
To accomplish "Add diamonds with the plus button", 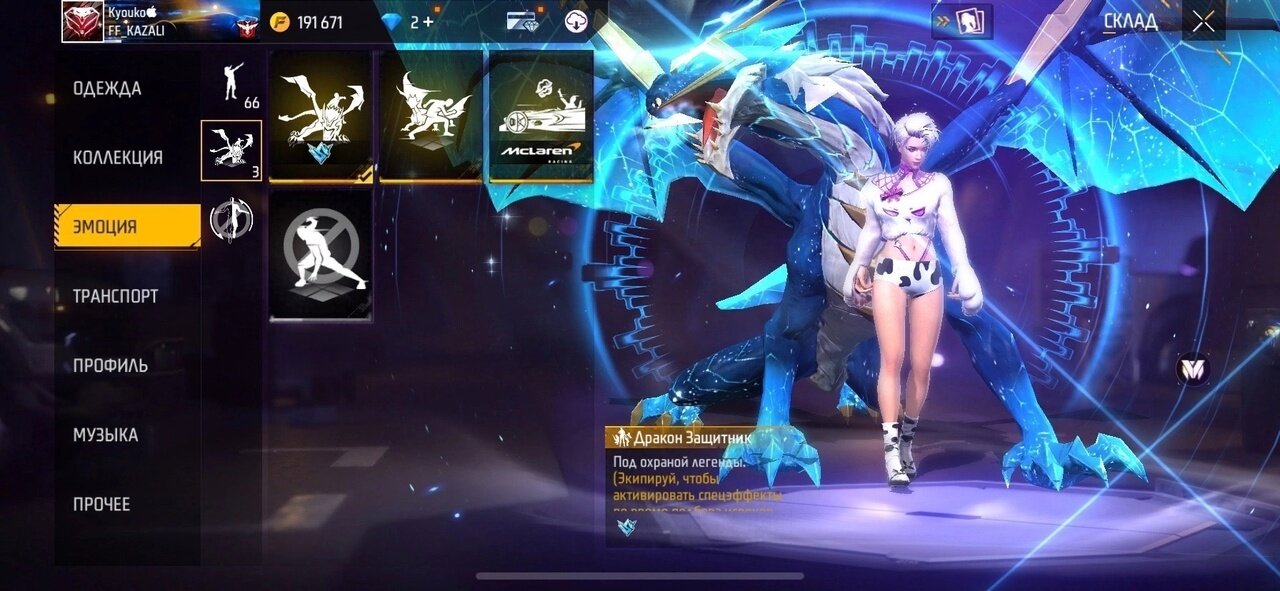I will click(429, 22).
